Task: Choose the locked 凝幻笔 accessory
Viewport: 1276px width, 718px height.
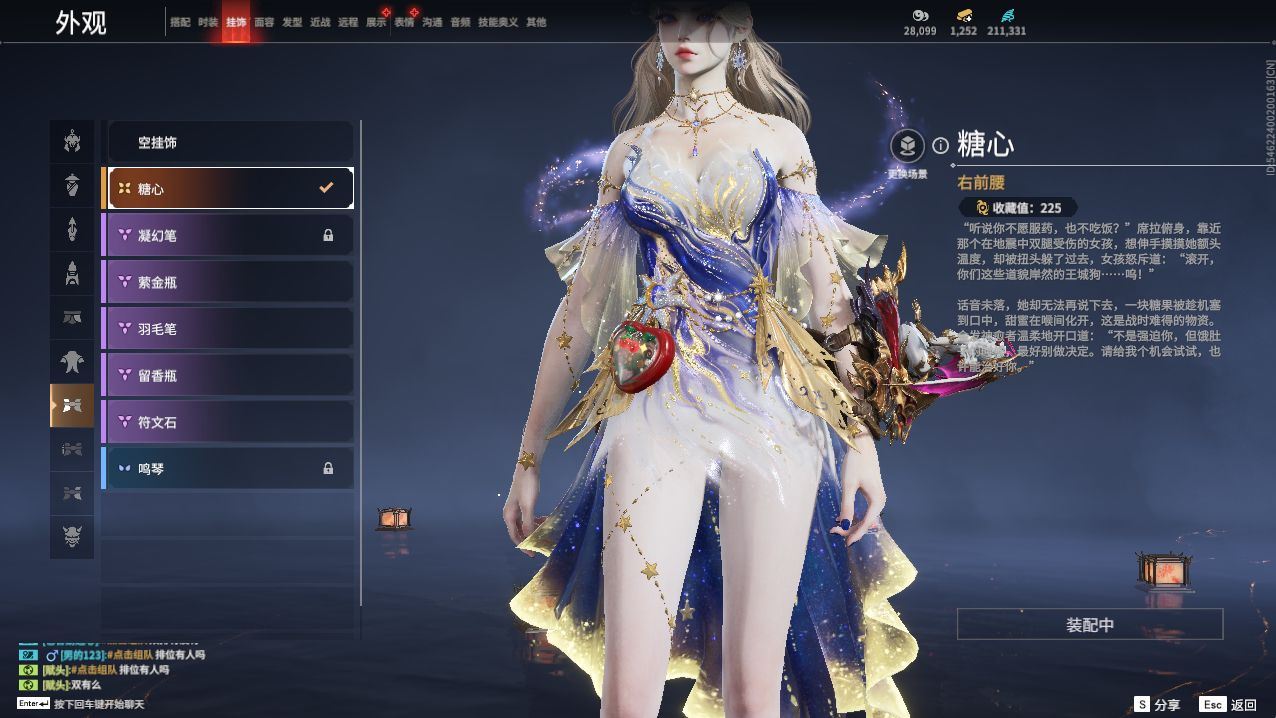Action: 230,235
